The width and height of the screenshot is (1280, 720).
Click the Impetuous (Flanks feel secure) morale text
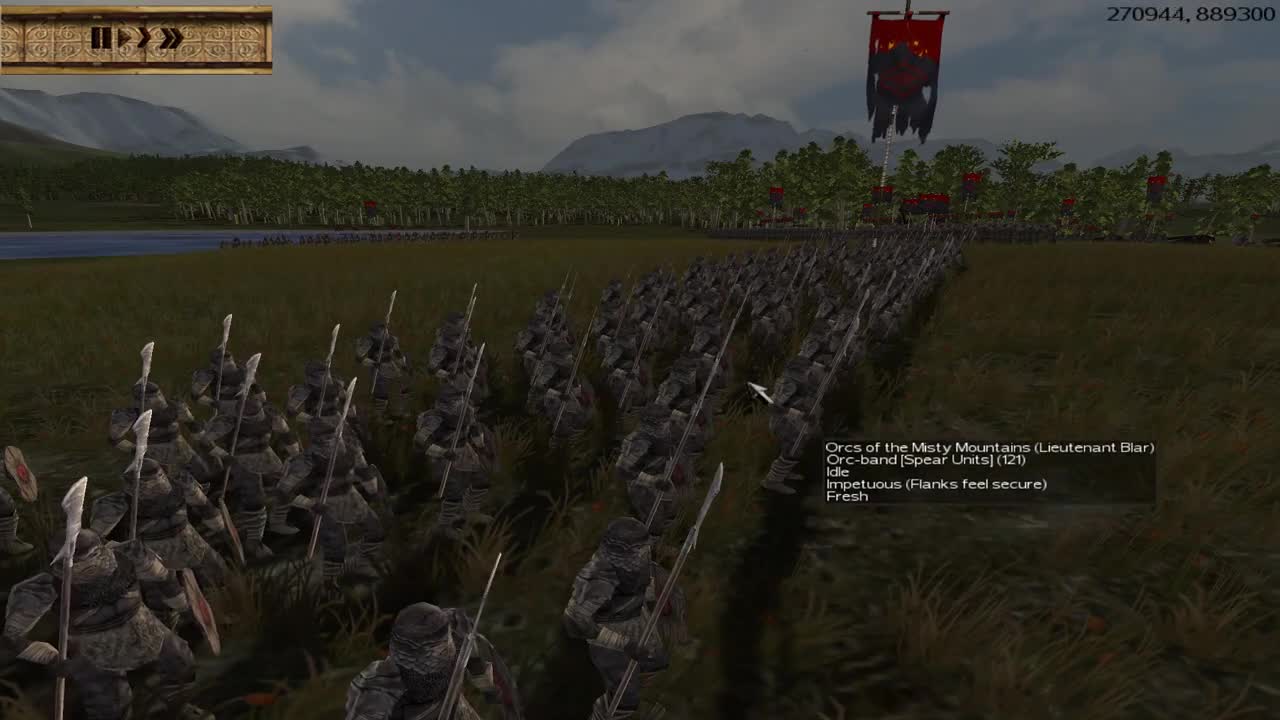coord(935,485)
